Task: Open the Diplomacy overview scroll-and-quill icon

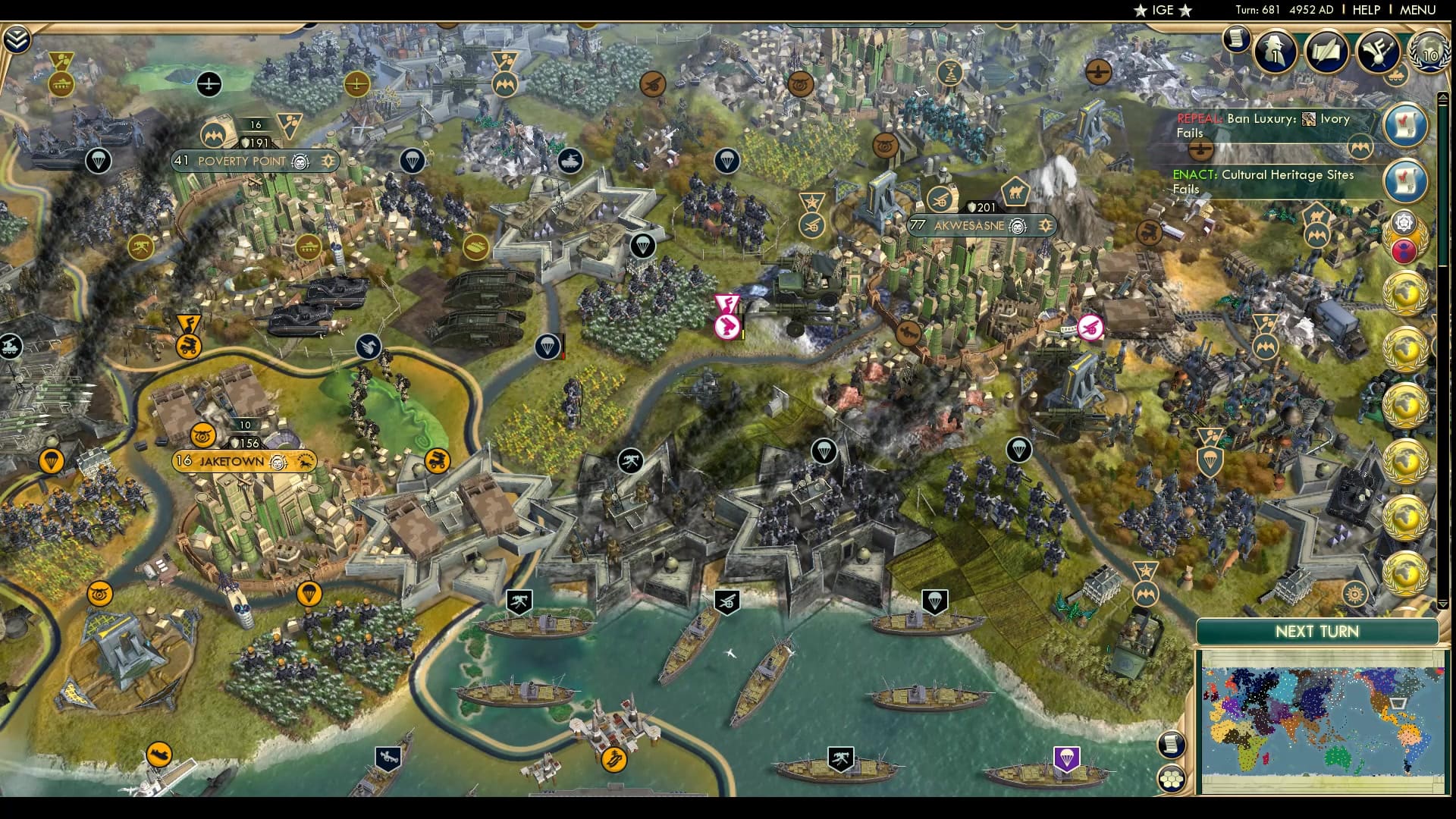Action: pyautogui.click(x=1327, y=52)
